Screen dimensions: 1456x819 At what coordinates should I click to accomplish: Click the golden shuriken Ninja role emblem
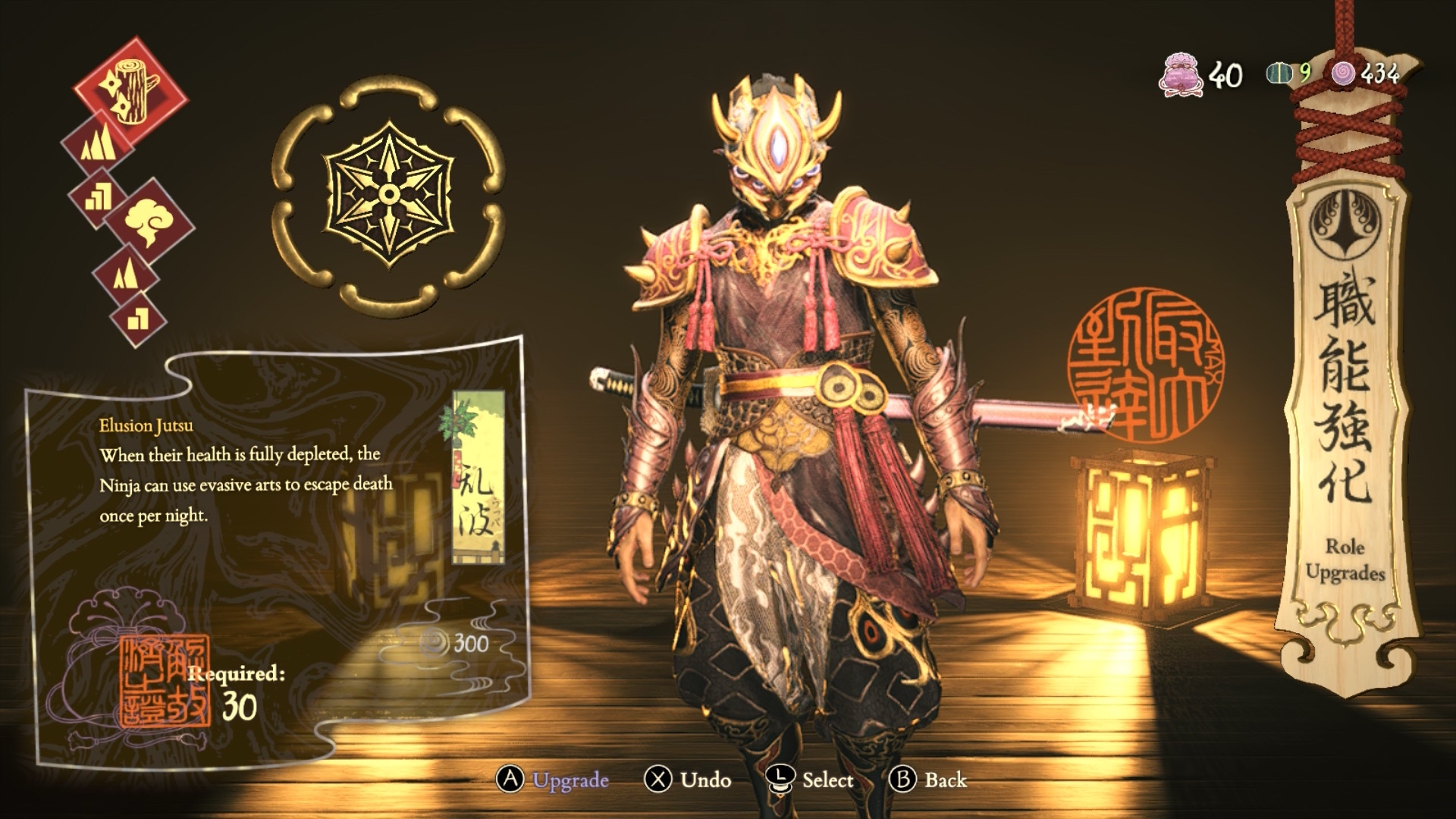tap(388, 194)
